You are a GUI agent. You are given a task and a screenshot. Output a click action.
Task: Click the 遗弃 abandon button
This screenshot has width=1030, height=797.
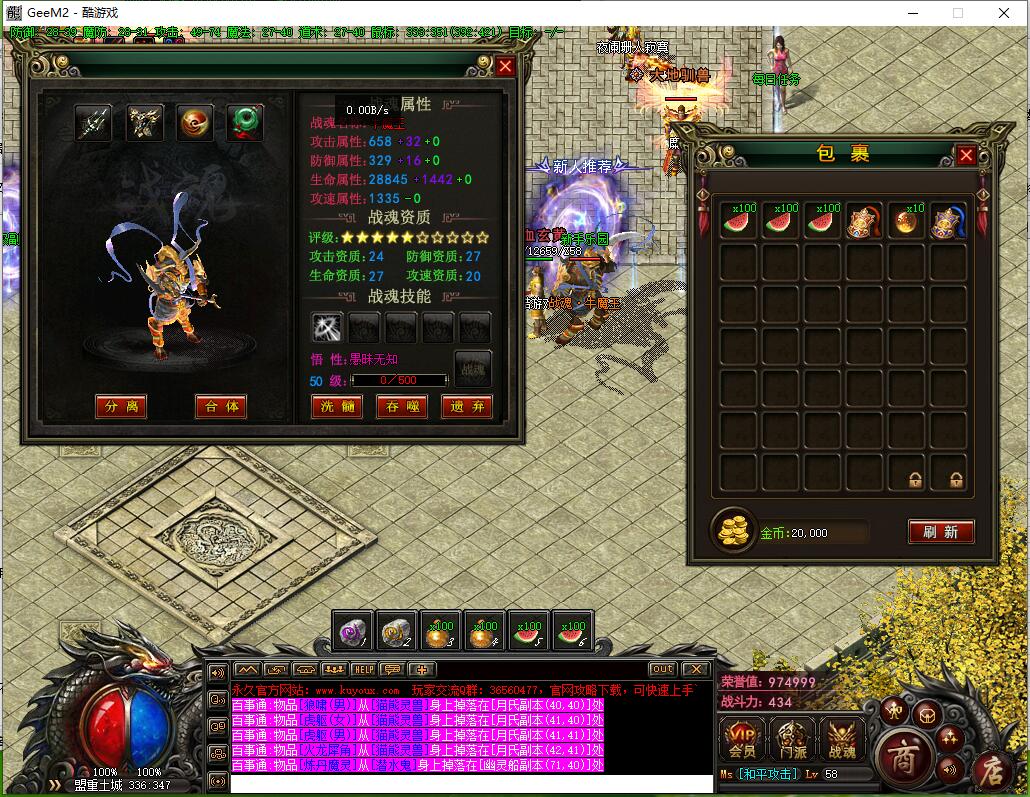(467, 407)
